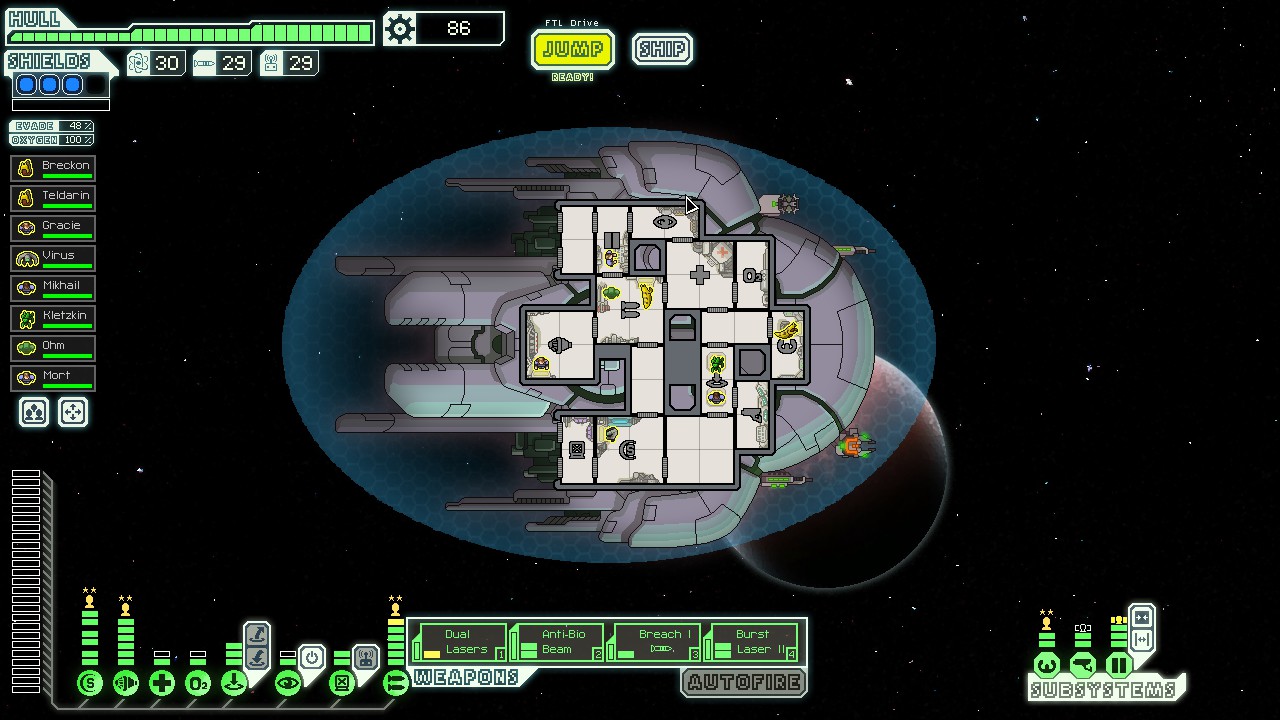Click the Piloting subsystem icon
1280x720 pixels.
click(1047, 665)
